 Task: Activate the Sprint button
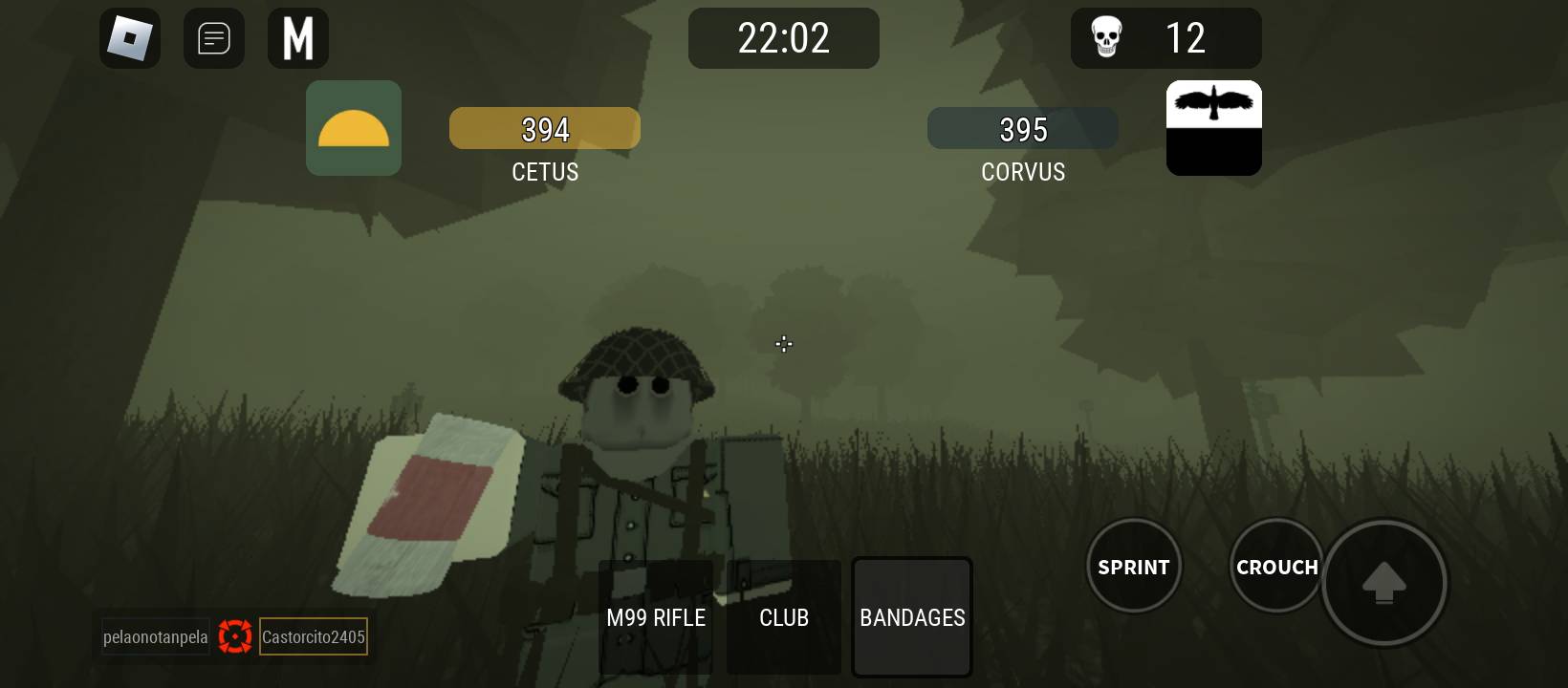(1134, 567)
